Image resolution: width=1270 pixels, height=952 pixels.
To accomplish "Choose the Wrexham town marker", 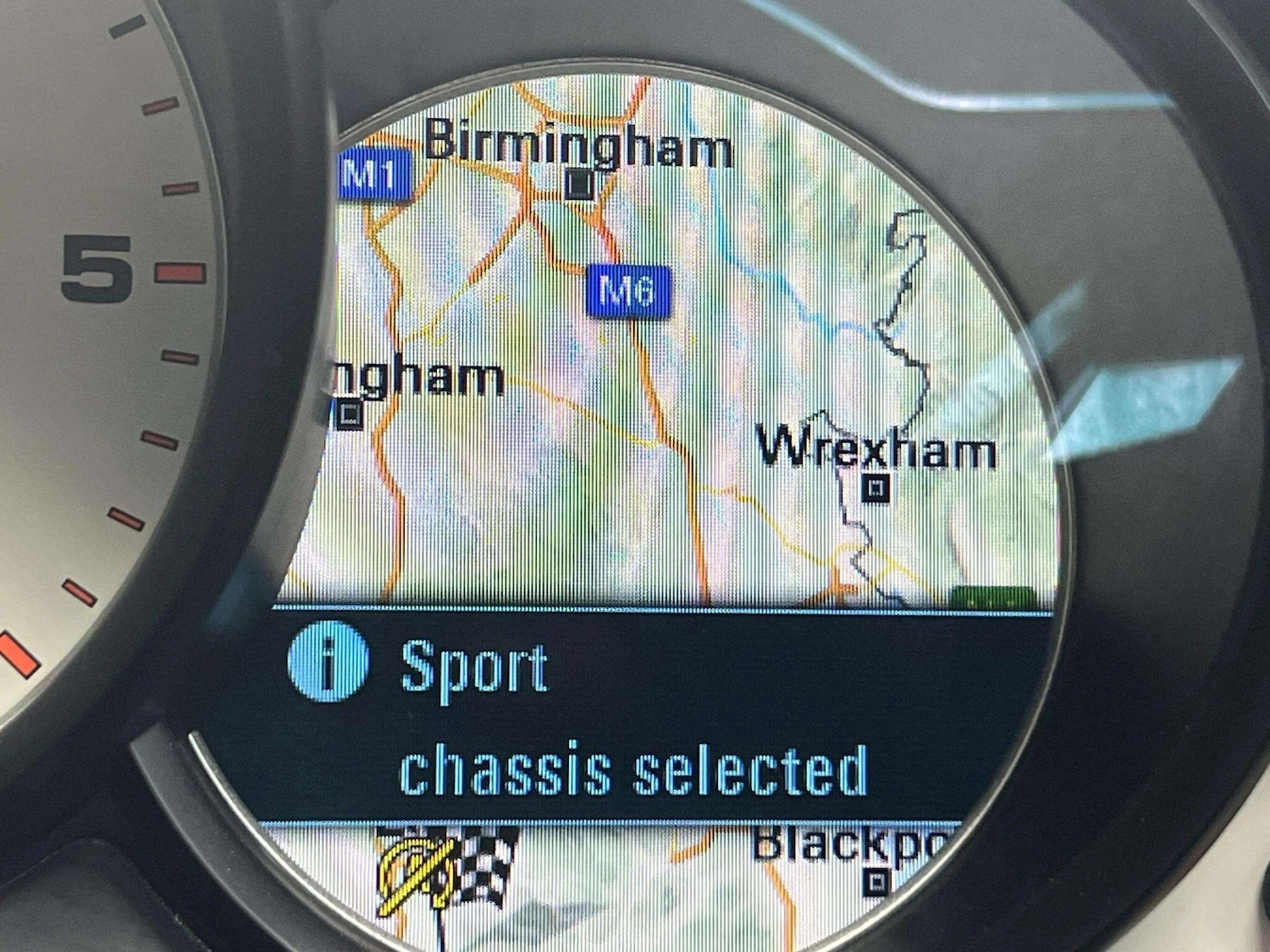I will 876,488.
